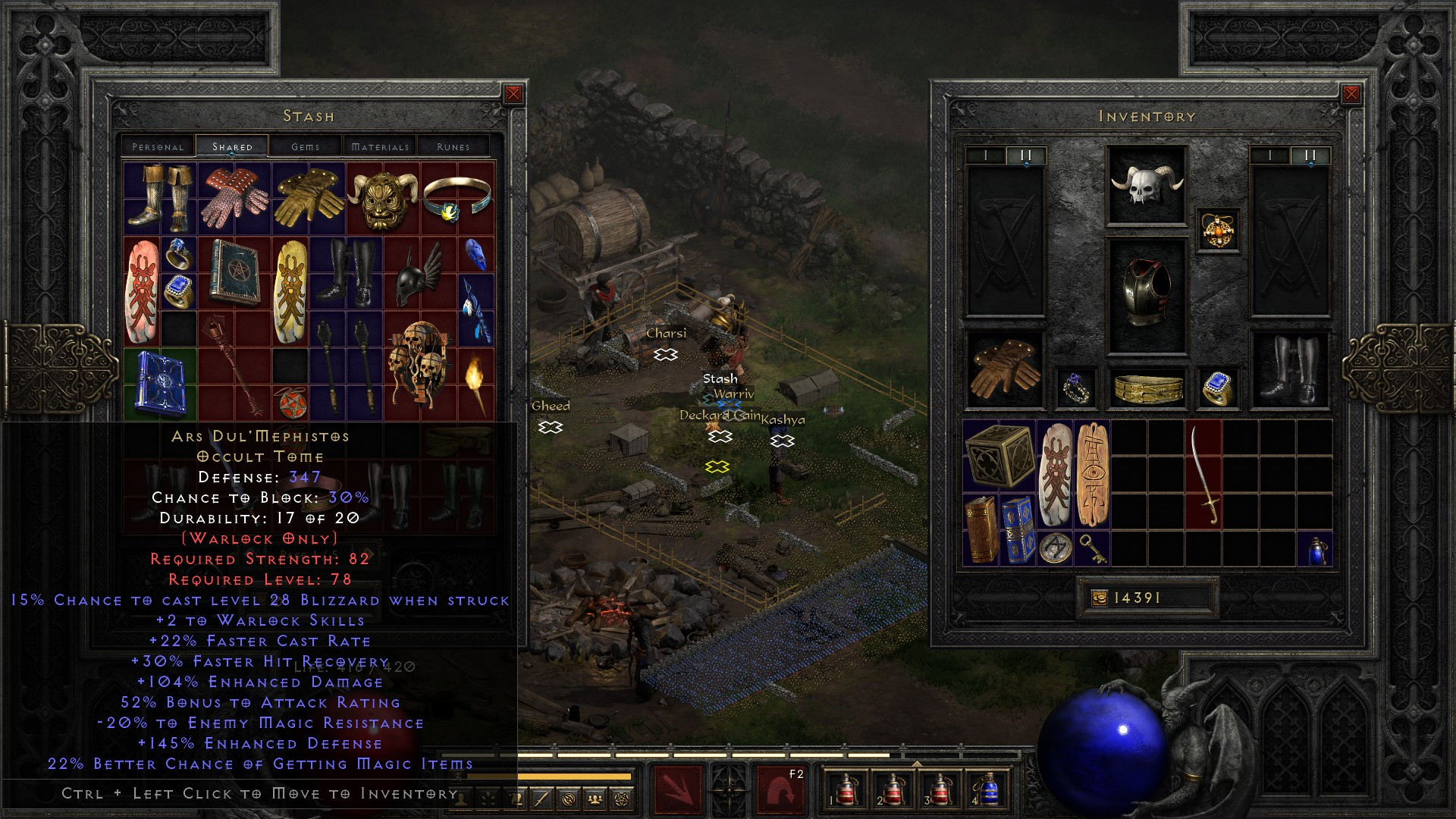This screenshot has height=819, width=1456.
Task: Select the gold circlet with gem in stash
Action: [x=457, y=199]
